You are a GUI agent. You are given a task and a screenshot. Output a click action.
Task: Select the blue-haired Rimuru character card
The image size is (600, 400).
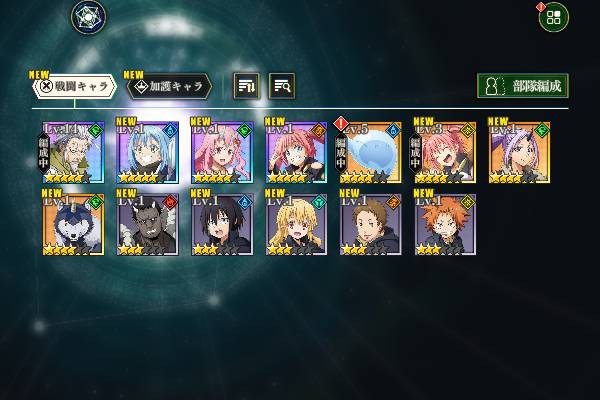[147, 152]
